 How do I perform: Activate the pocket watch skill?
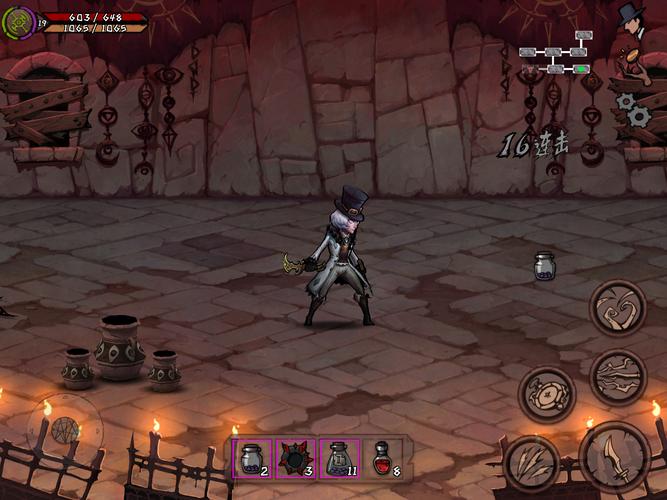547,393
